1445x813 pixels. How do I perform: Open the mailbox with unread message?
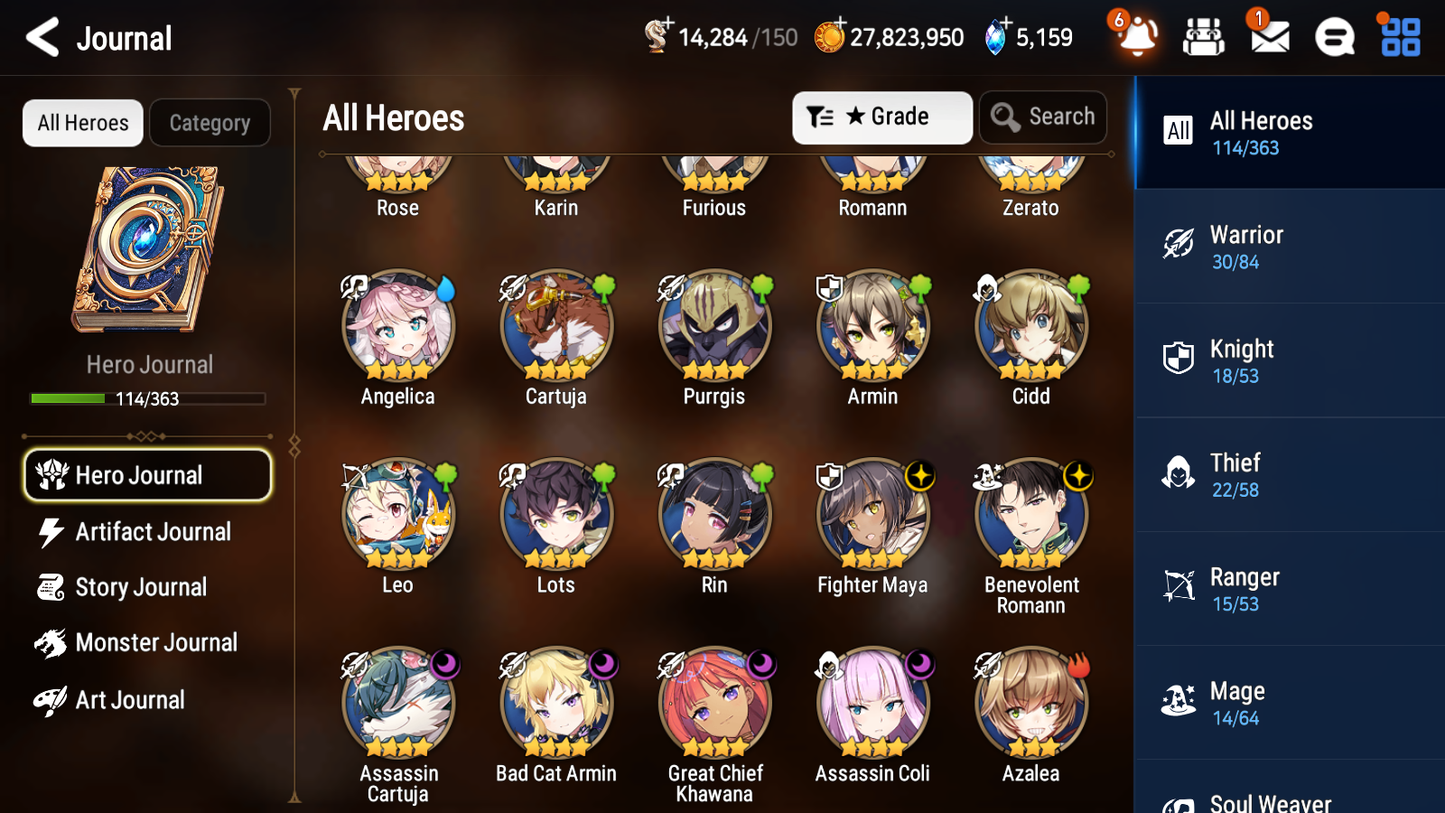point(1268,38)
